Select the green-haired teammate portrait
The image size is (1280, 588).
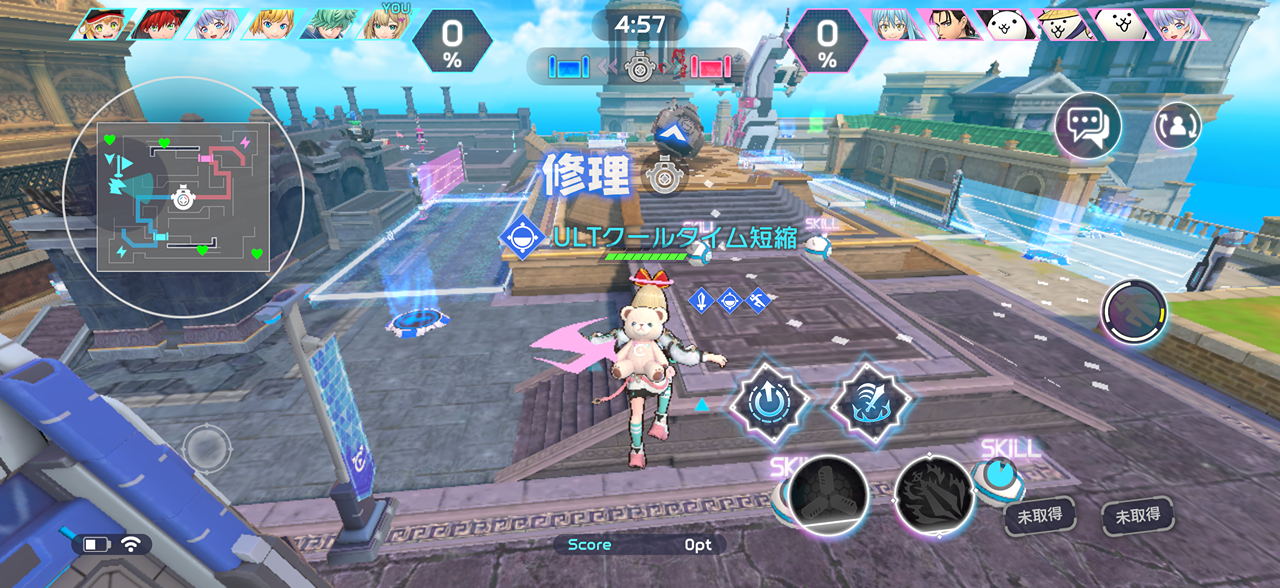(x=330, y=24)
